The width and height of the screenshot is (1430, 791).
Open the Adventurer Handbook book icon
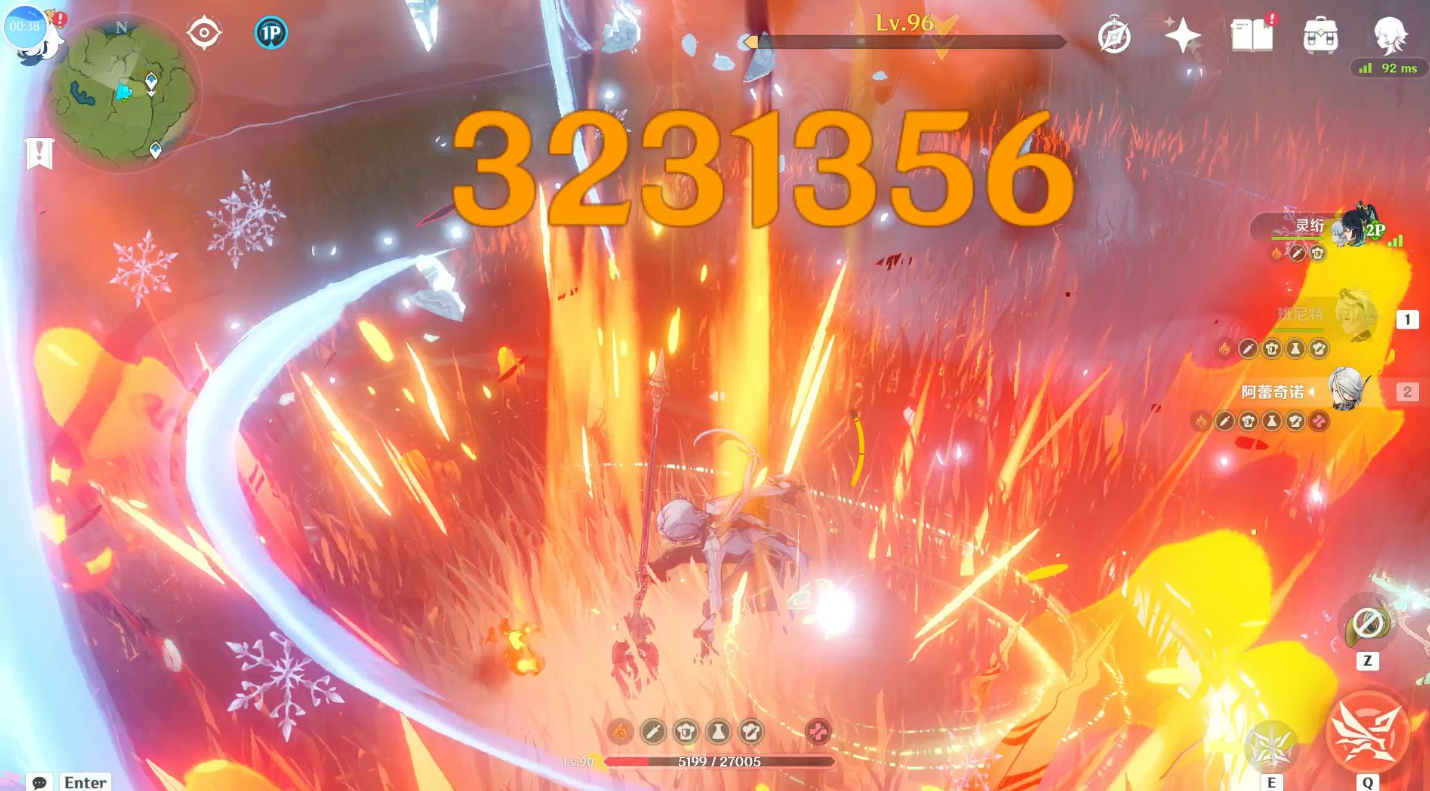[1252, 36]
